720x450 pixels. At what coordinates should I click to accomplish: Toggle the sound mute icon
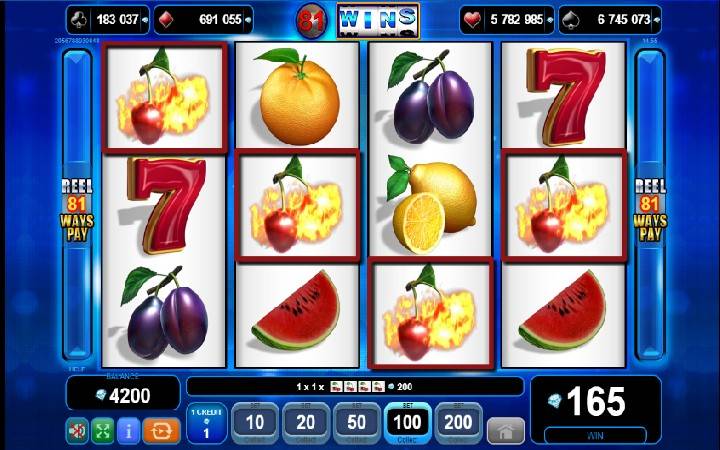point(77,431)
